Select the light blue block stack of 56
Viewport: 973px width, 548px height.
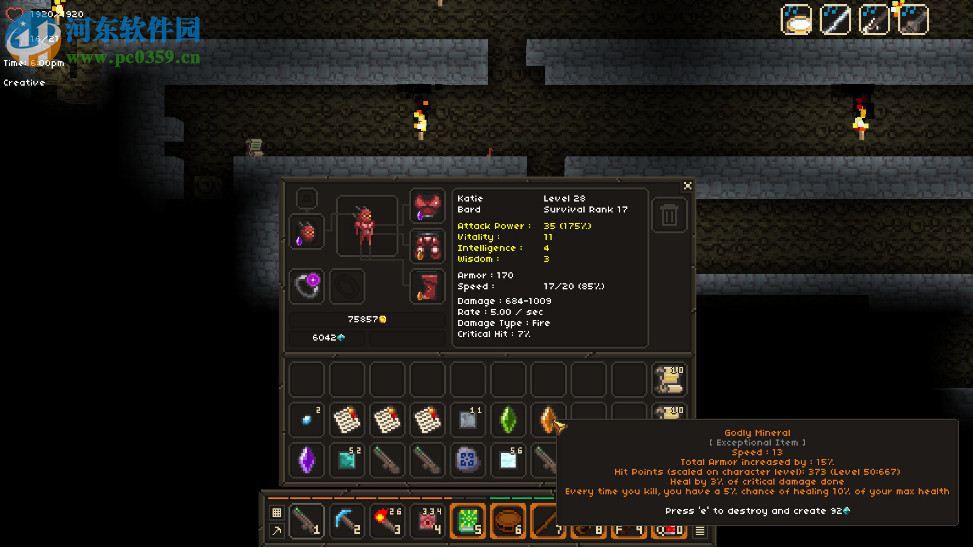pos(508,460)
